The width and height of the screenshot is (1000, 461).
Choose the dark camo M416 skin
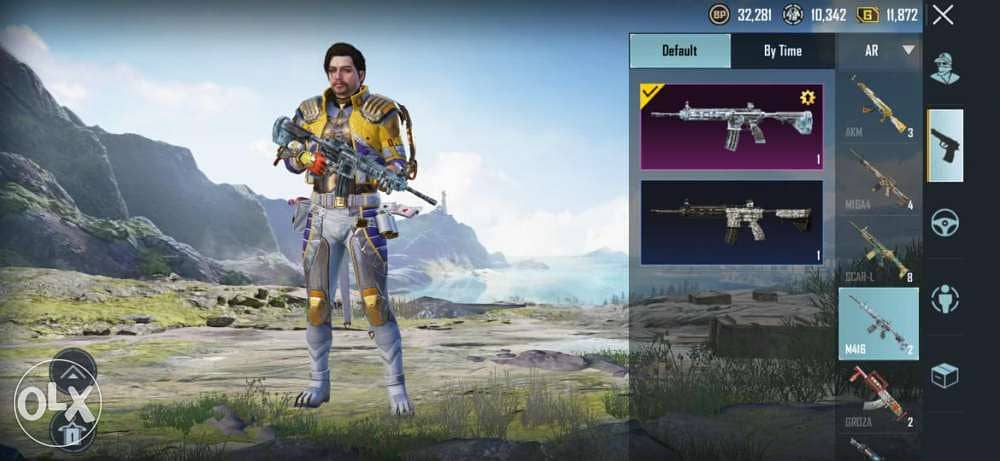[x=732, y=222]
